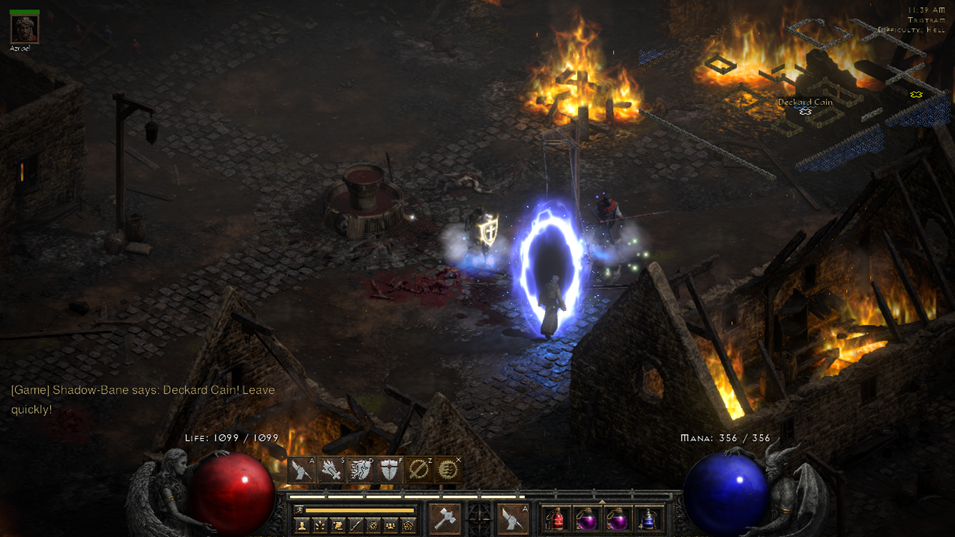The width and height of the screenshot is (955, 537).
Task: Open the left-click hammer skill selector
Action: click(x=445, y=518)
